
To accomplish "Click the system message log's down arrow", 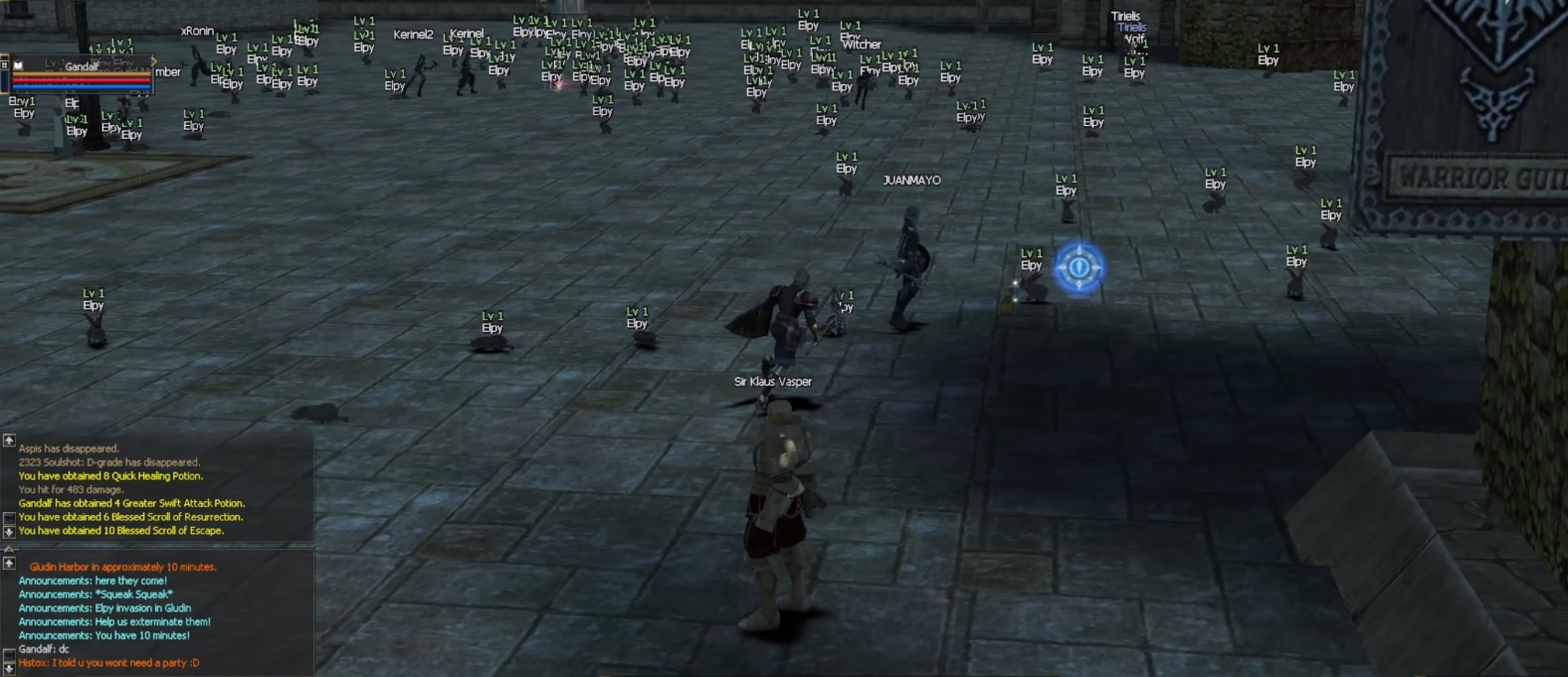I will (9, 532).
